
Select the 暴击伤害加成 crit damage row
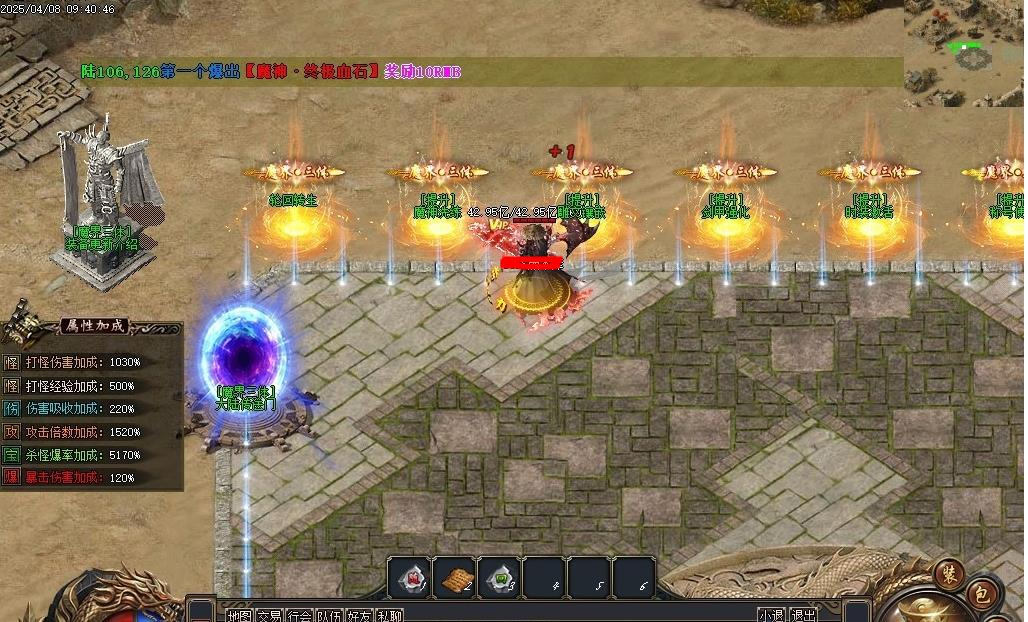tap(80, 478)
